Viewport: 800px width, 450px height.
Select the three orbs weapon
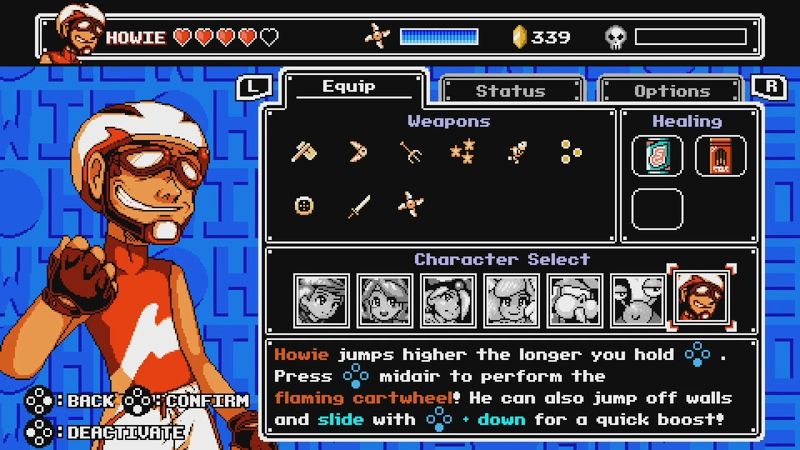tap(570, 152)
